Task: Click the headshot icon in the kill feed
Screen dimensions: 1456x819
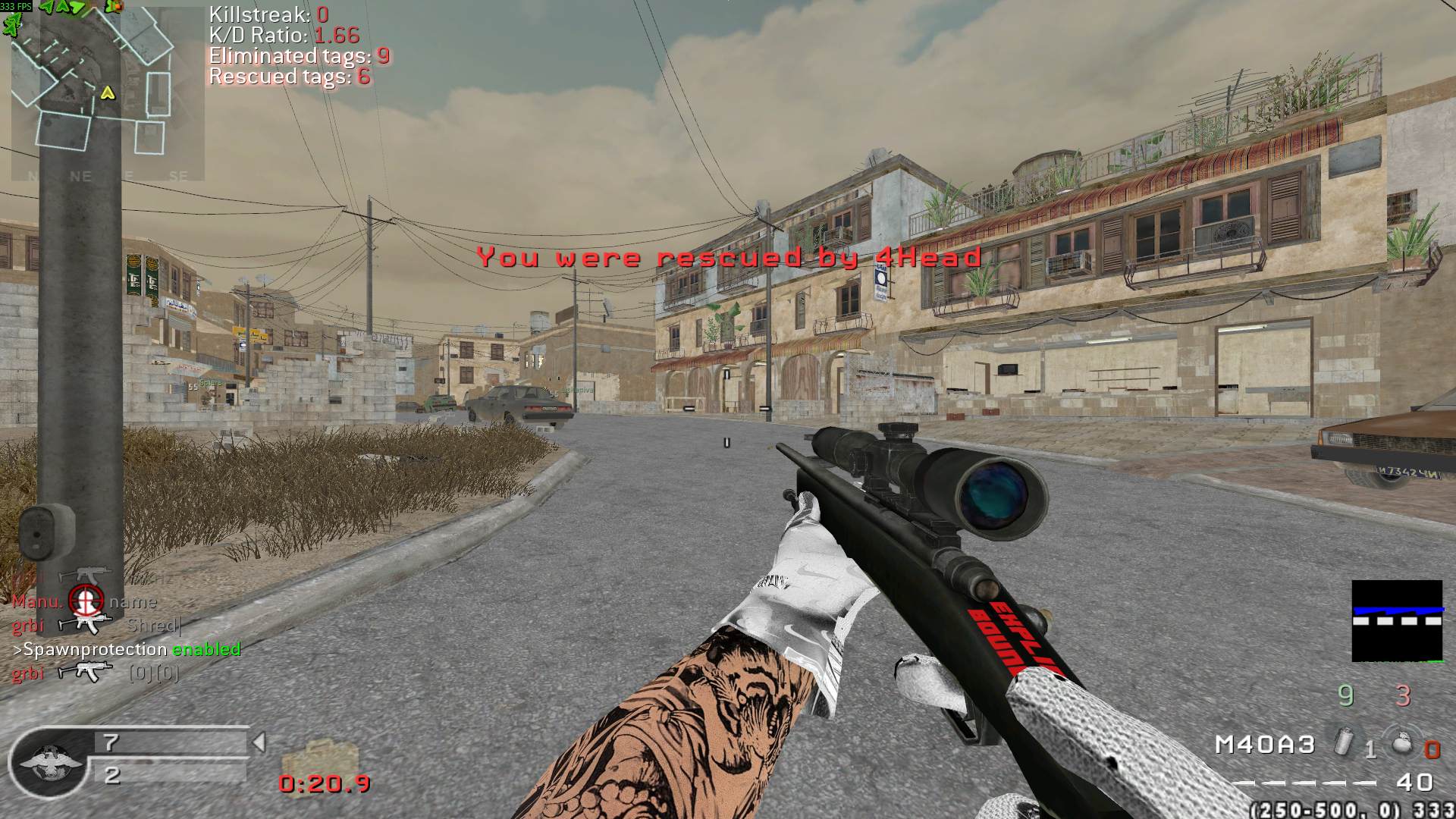Action: coord(86,601)
